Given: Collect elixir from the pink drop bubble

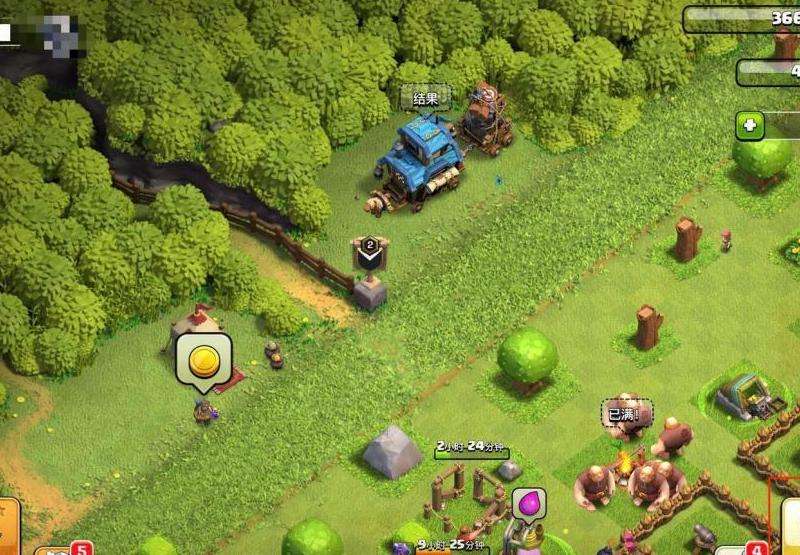Looking at the screenshot, I should point(528,503).
